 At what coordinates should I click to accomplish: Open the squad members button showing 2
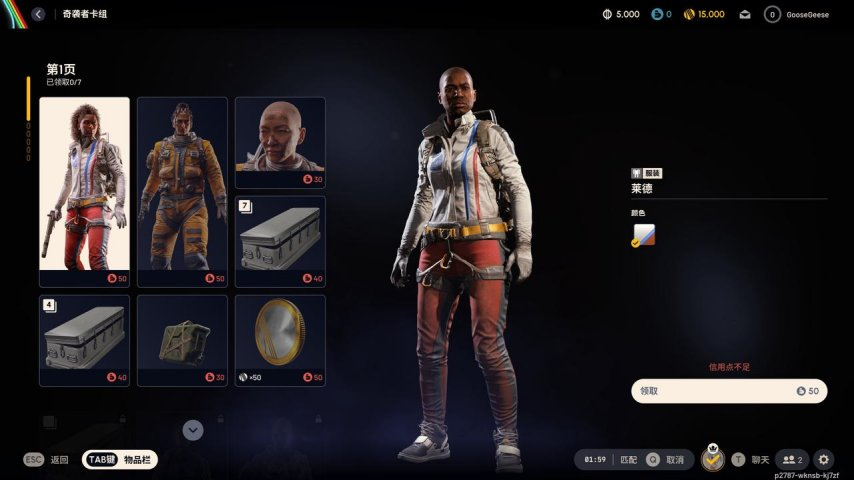click(x=792, y=460)
